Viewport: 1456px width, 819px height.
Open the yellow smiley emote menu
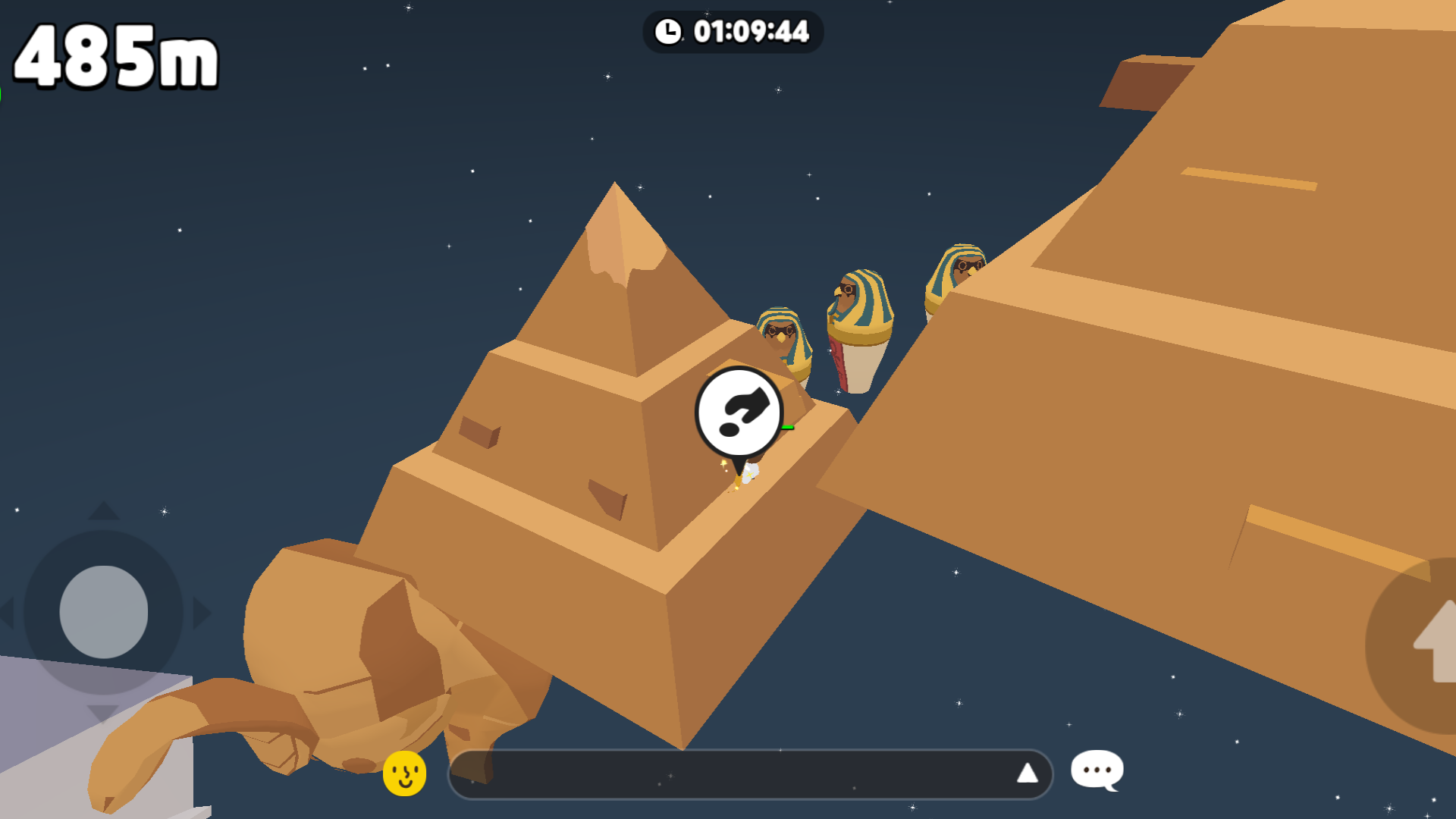pos(404,773)
